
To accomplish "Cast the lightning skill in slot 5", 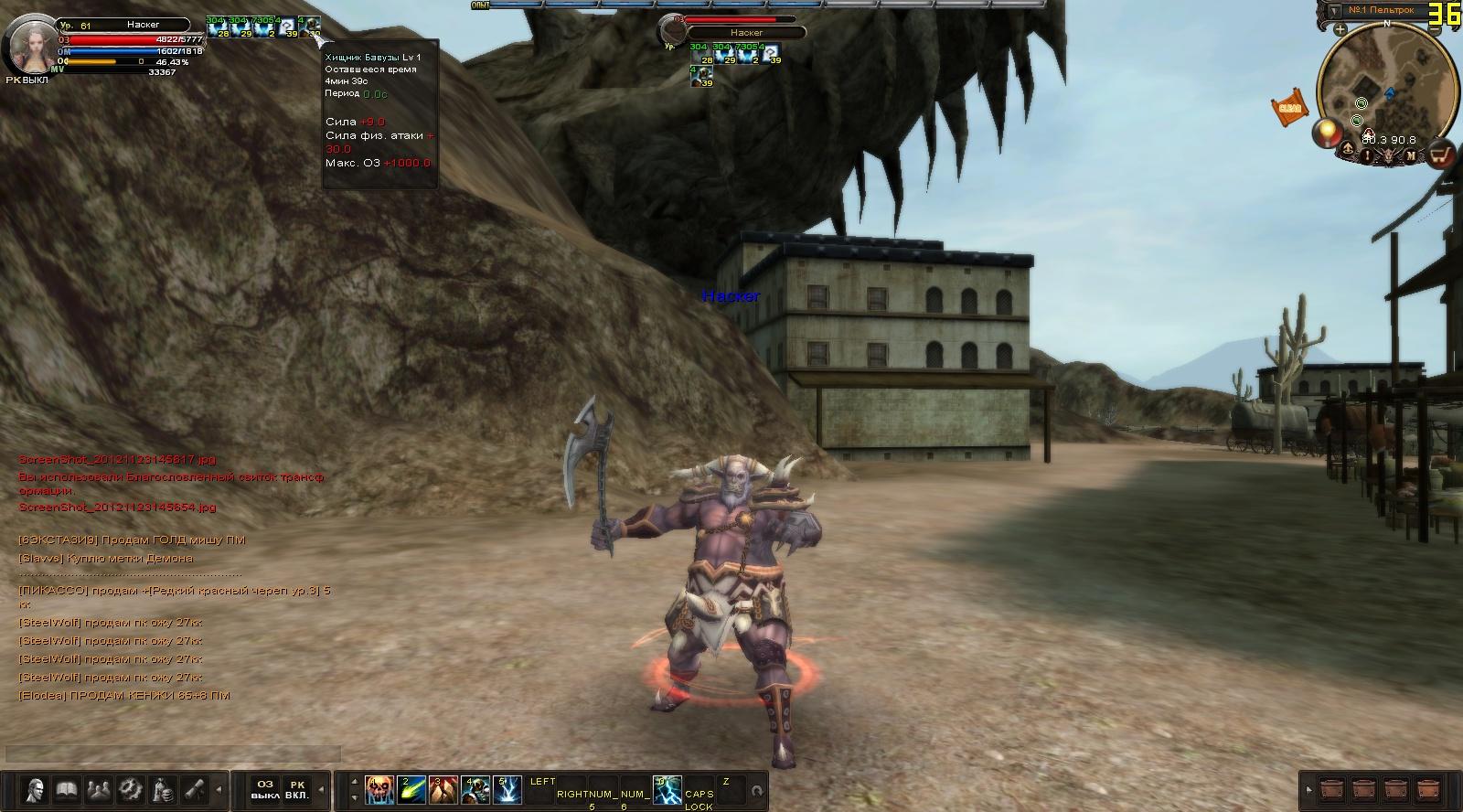I will [x=507, y=789].
